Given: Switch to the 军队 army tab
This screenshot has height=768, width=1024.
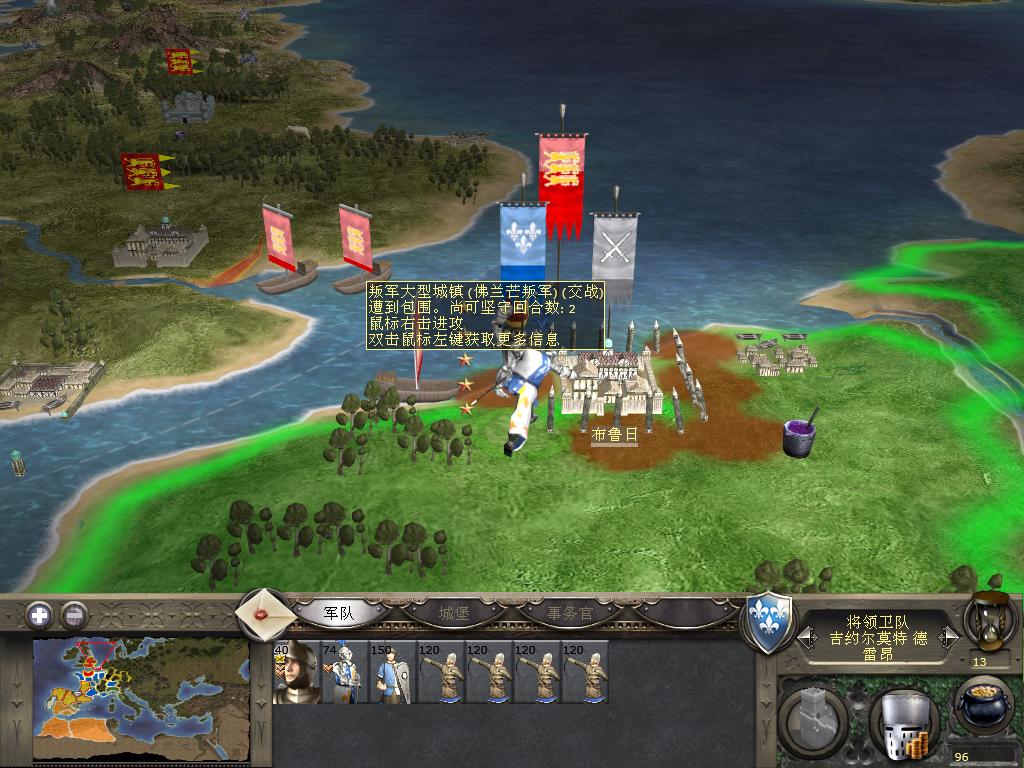Looking at the screenshot, I should tap(339, 613).
